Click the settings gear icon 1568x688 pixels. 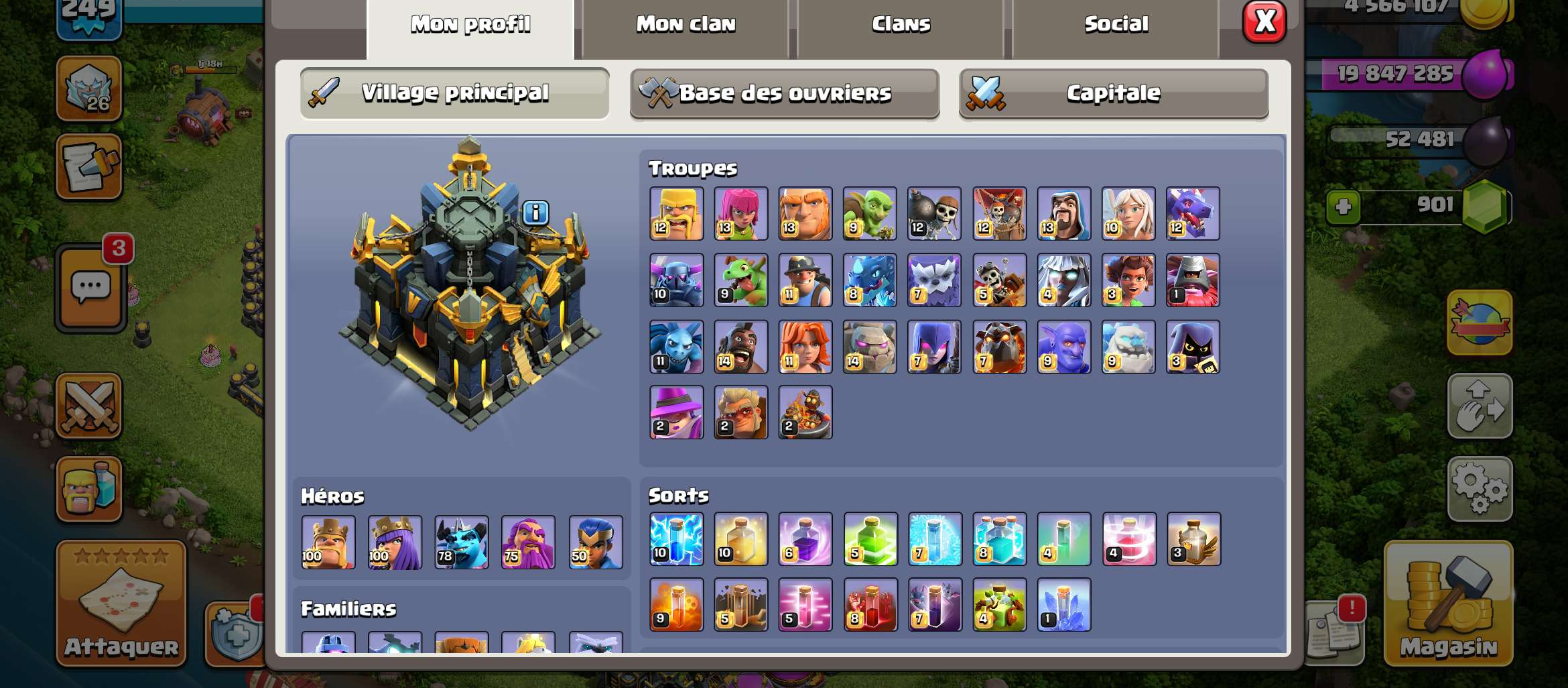tap(1481, 489)
